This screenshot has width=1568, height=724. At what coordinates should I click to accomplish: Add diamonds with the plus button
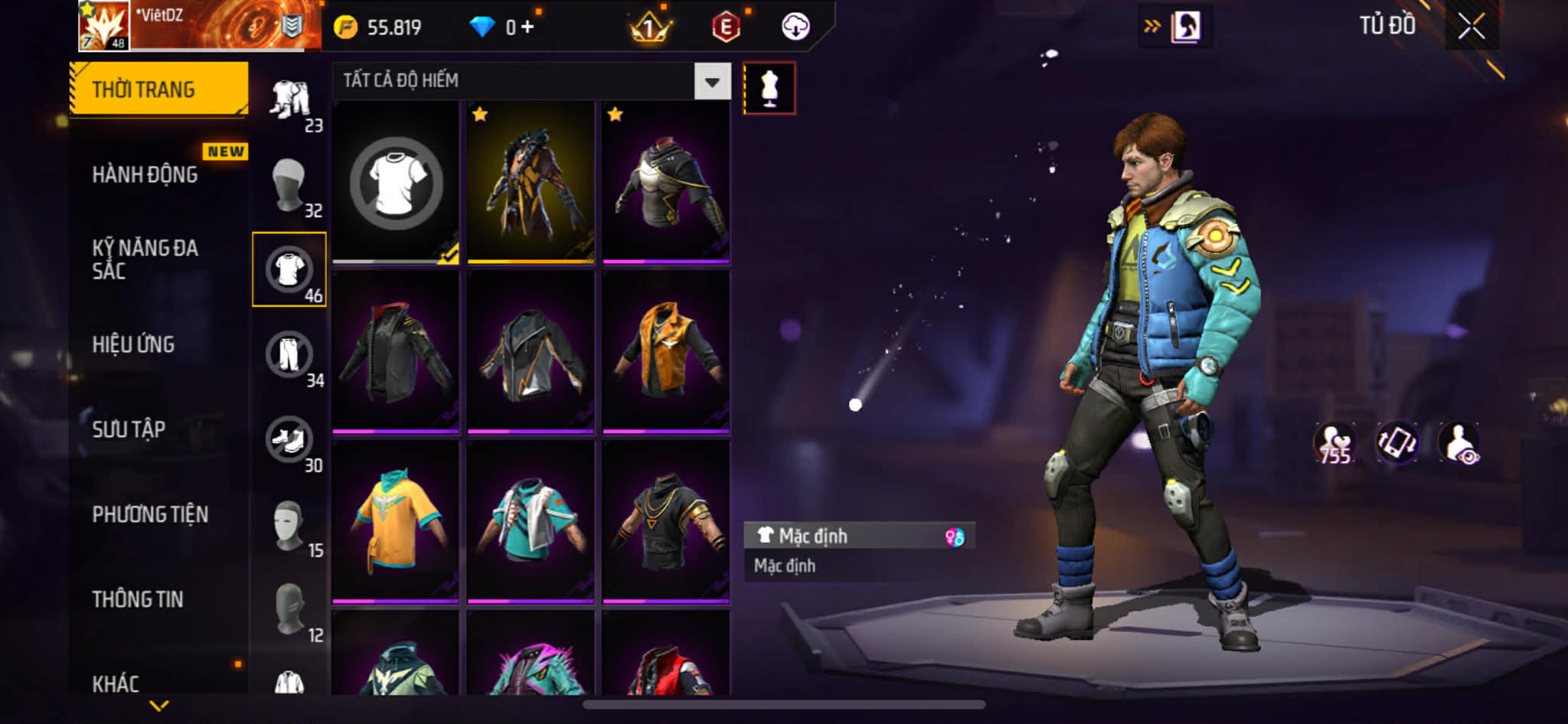(528, 28)
